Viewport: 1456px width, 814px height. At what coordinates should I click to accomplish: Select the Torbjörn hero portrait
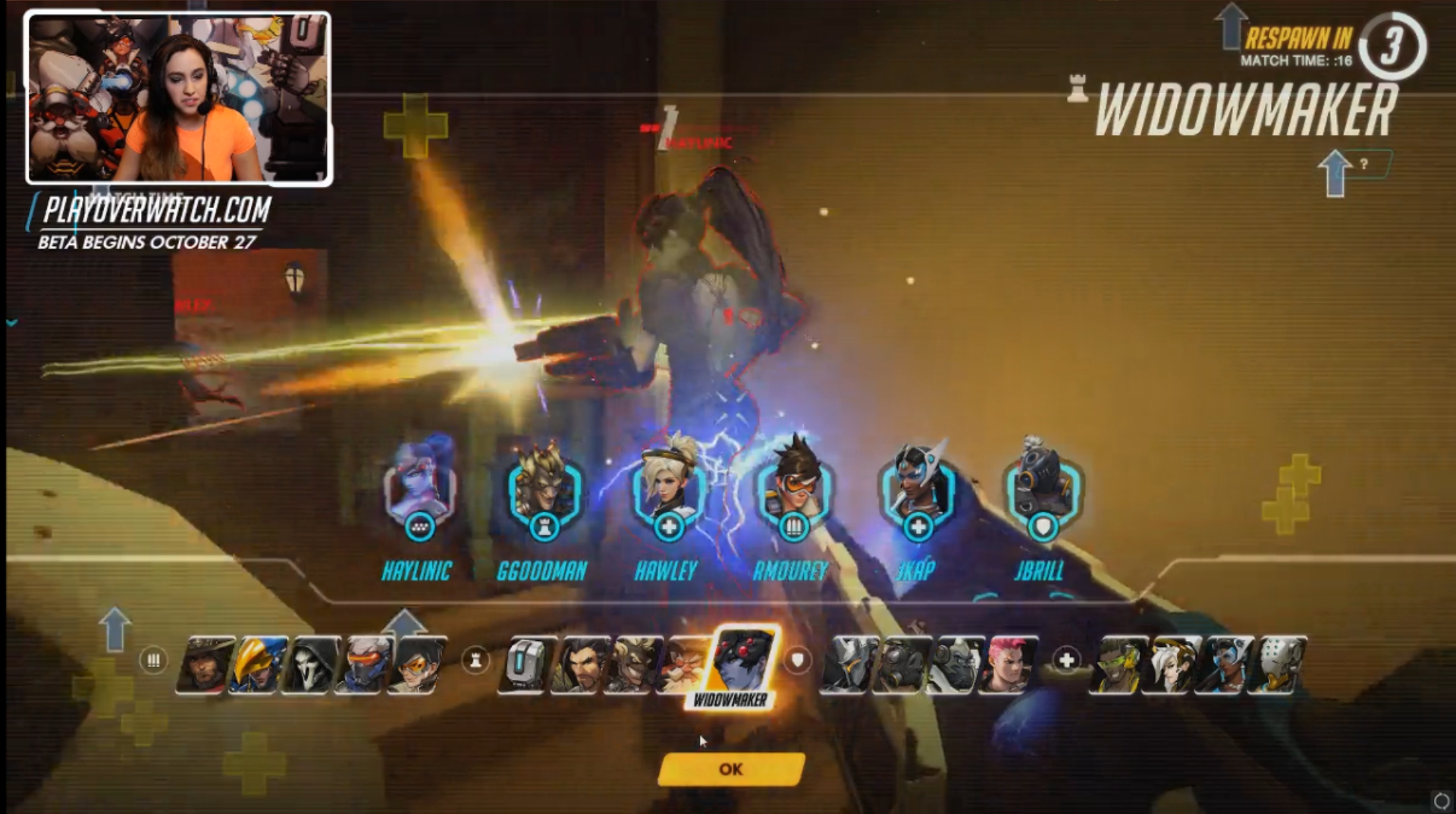(681, 665)
